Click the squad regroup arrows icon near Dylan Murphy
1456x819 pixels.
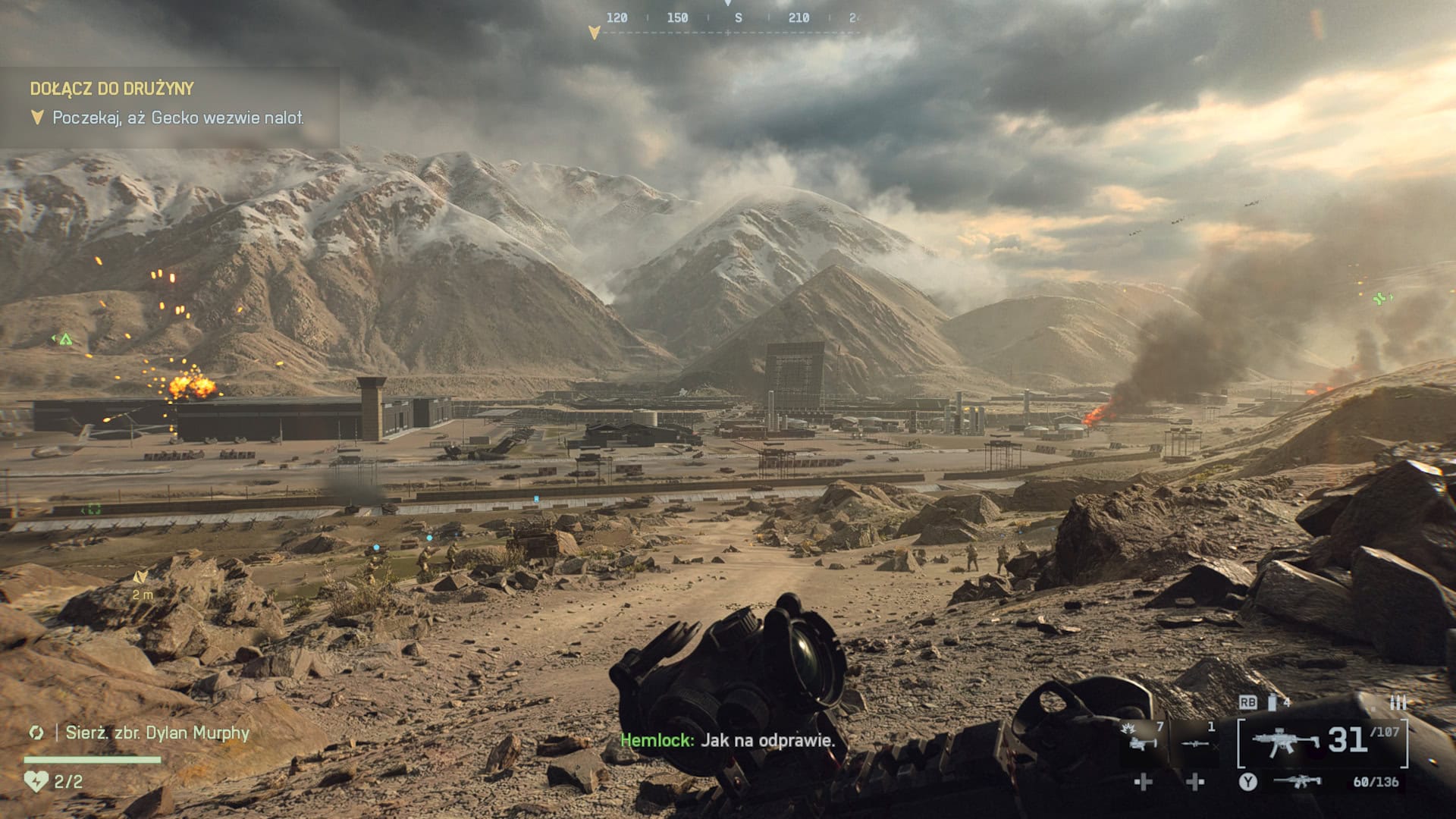click(x=36, y=733)
